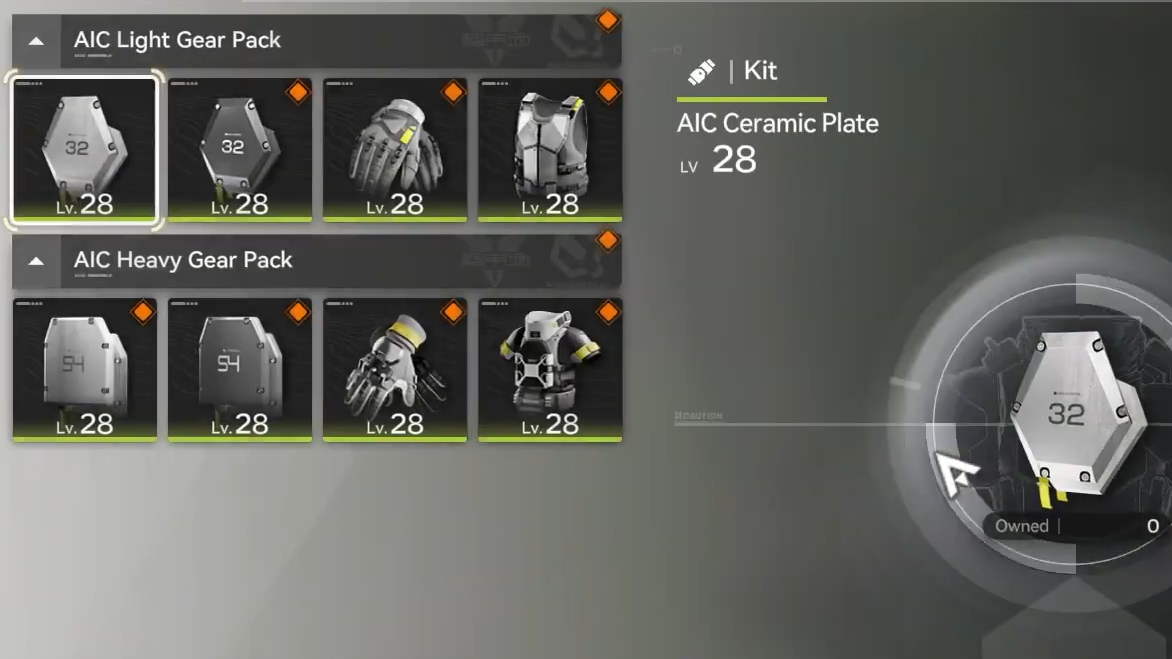The image size is (1172, 659).
Task: Select the Heavy Gear Pack white gauntlets
Action: pos(395,369)
